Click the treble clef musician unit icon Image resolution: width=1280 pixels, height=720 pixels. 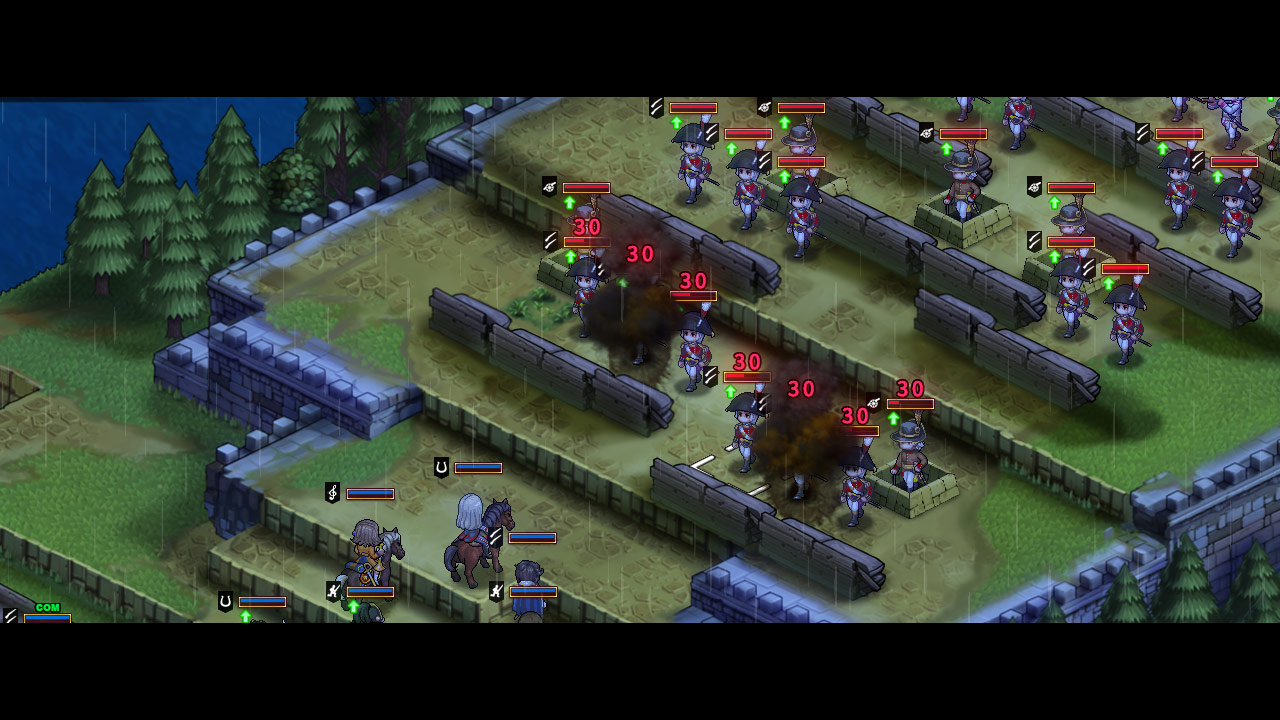(x=332, y=491)
